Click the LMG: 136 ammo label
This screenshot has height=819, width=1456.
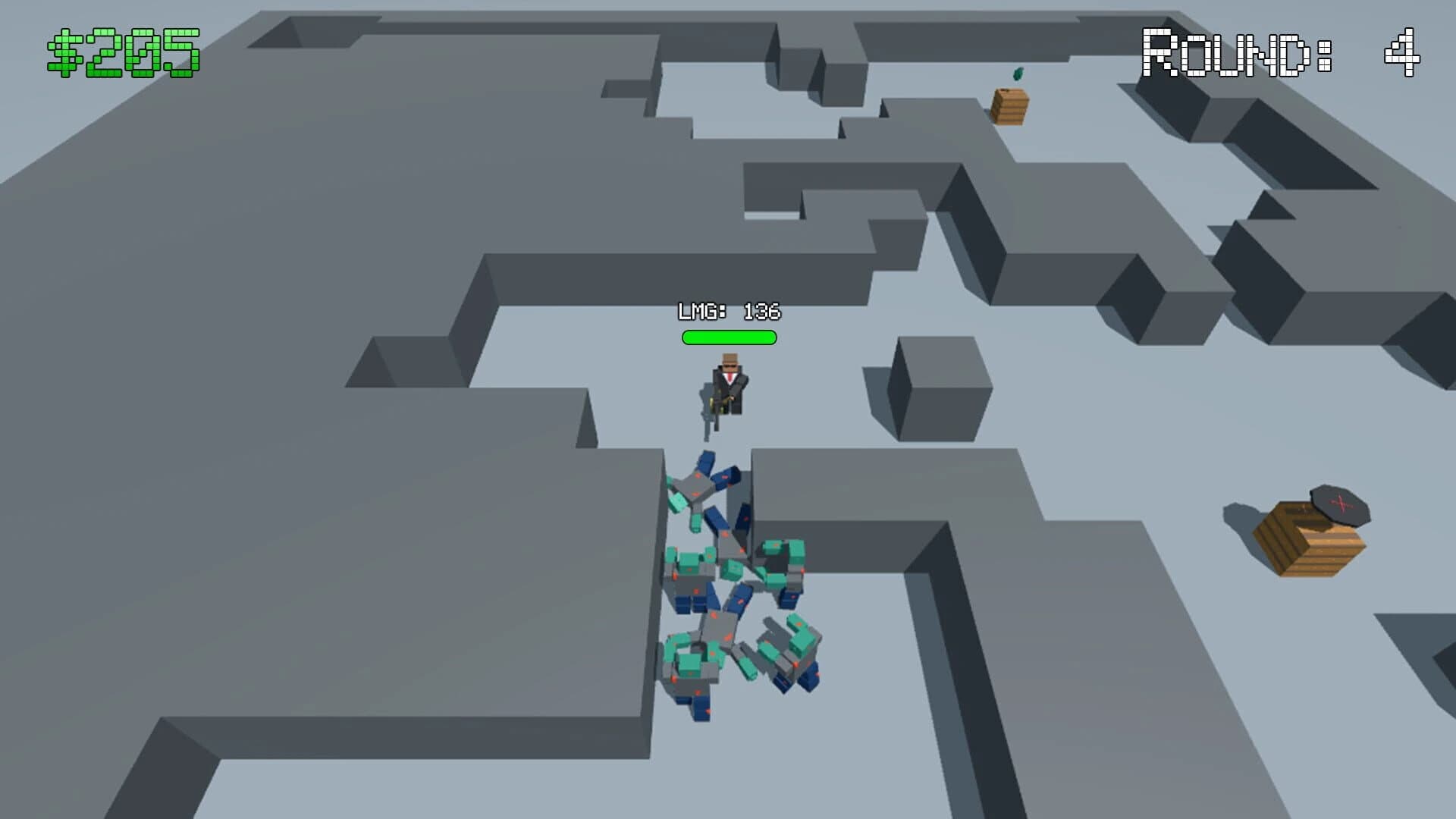730,309
